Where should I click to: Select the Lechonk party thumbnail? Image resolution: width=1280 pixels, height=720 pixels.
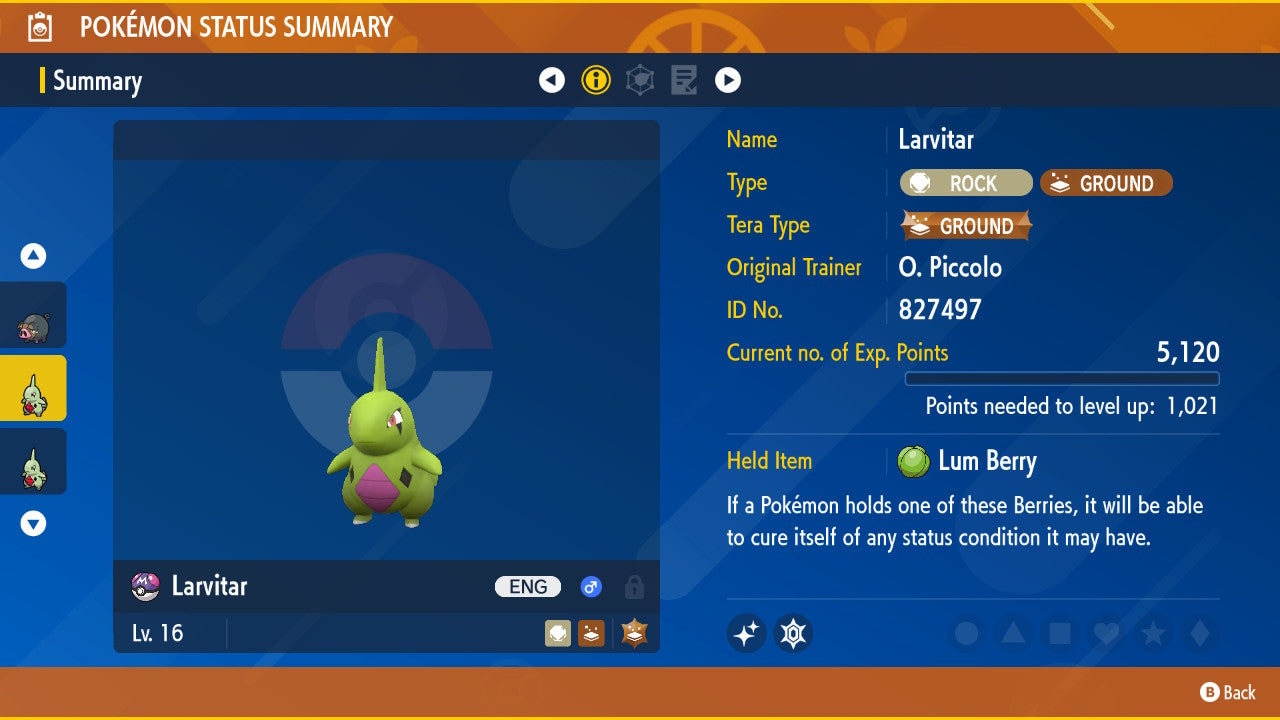coord(33,315)
